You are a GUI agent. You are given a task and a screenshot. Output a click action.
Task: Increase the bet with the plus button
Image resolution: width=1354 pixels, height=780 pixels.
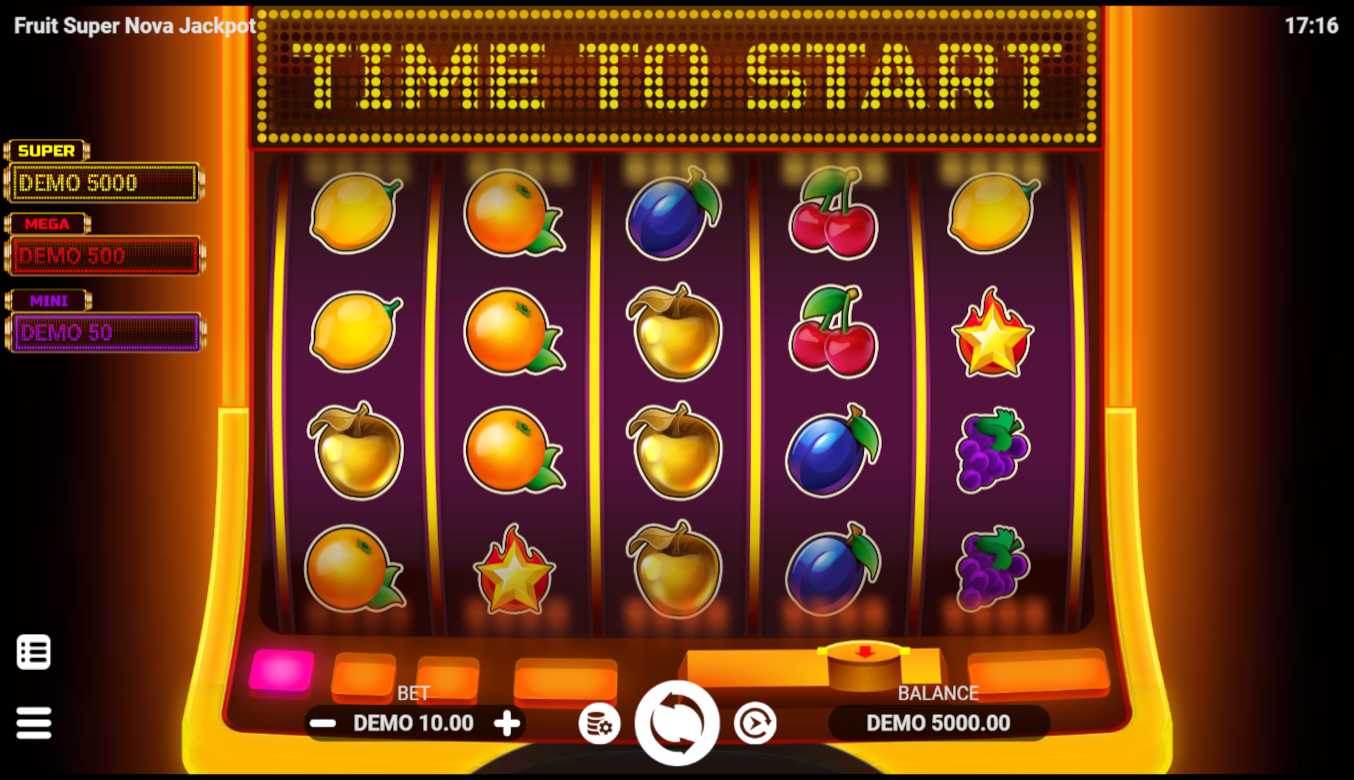click(508, 723)
